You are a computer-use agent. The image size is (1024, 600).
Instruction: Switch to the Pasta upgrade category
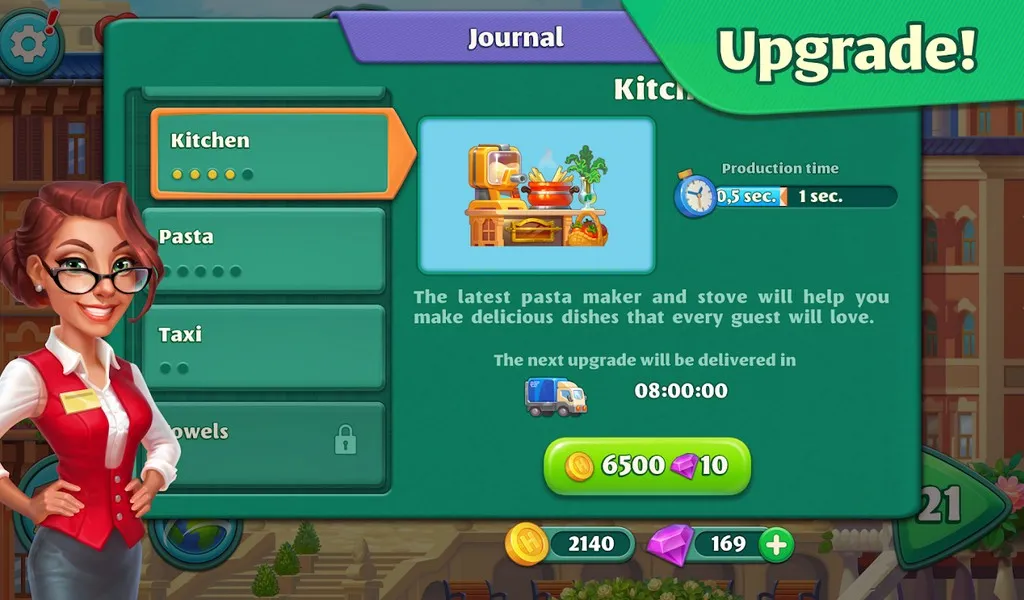264,251
